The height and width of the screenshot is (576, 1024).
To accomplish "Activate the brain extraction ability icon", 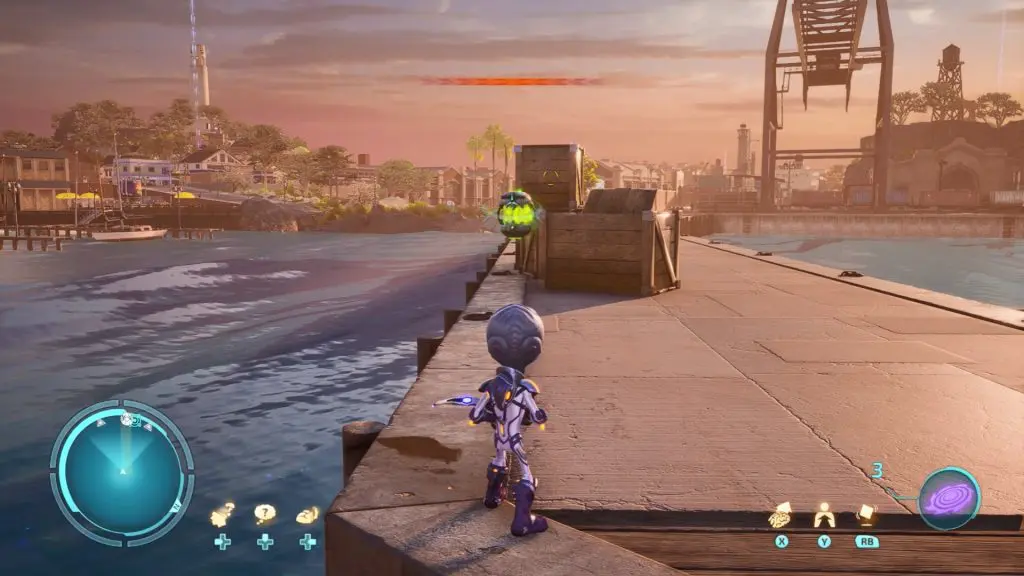I will (x=780, y=516).
